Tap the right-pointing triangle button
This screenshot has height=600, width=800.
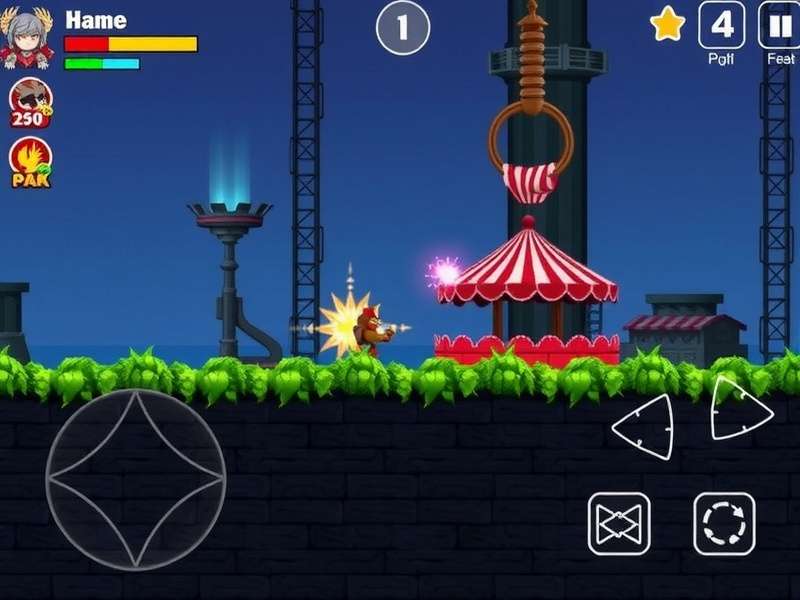click(x=740, y=408)
